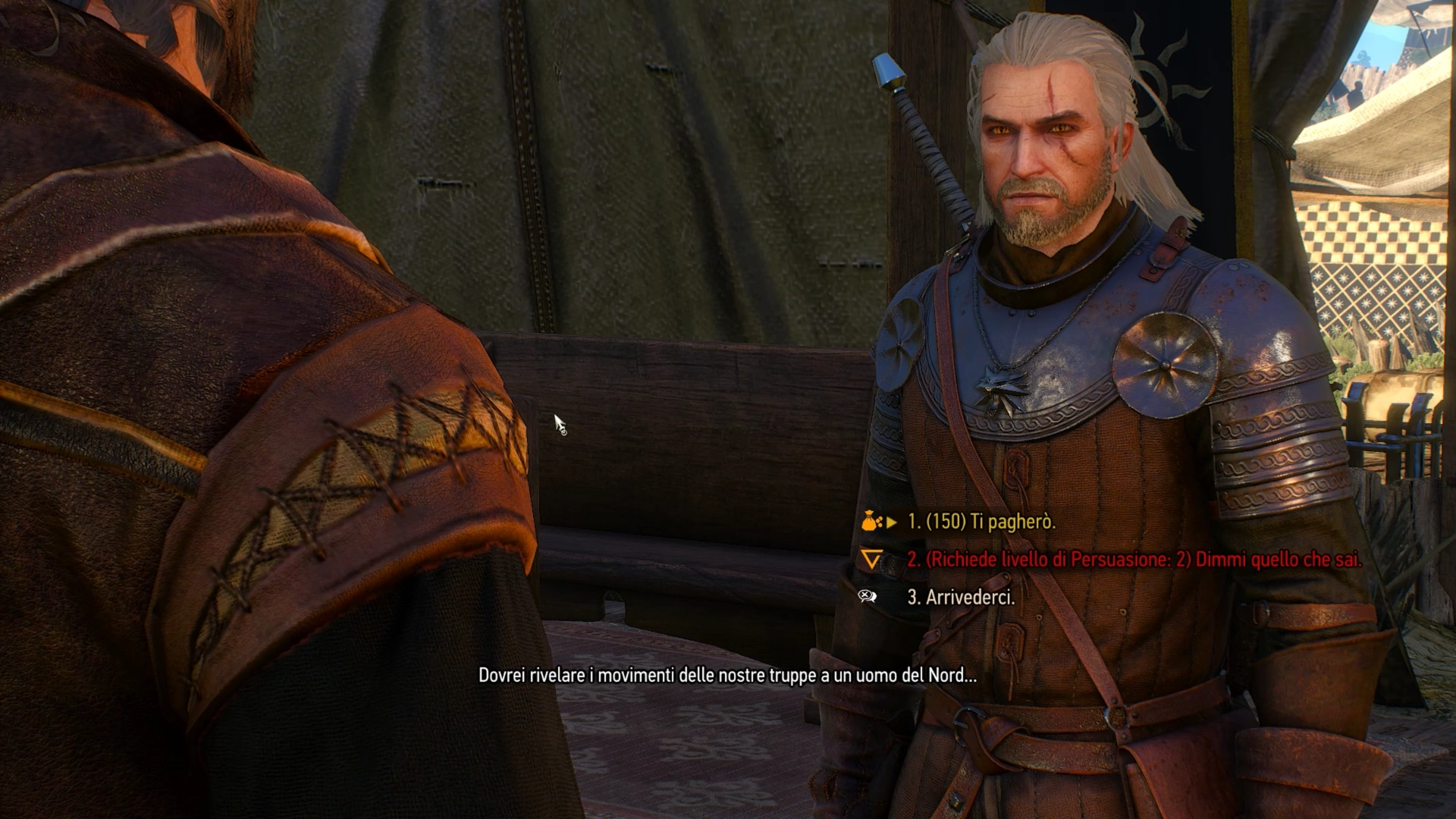End the conversation with "Arrivederci."
Screen dimensions: 1456x819
tap(960, 598)
